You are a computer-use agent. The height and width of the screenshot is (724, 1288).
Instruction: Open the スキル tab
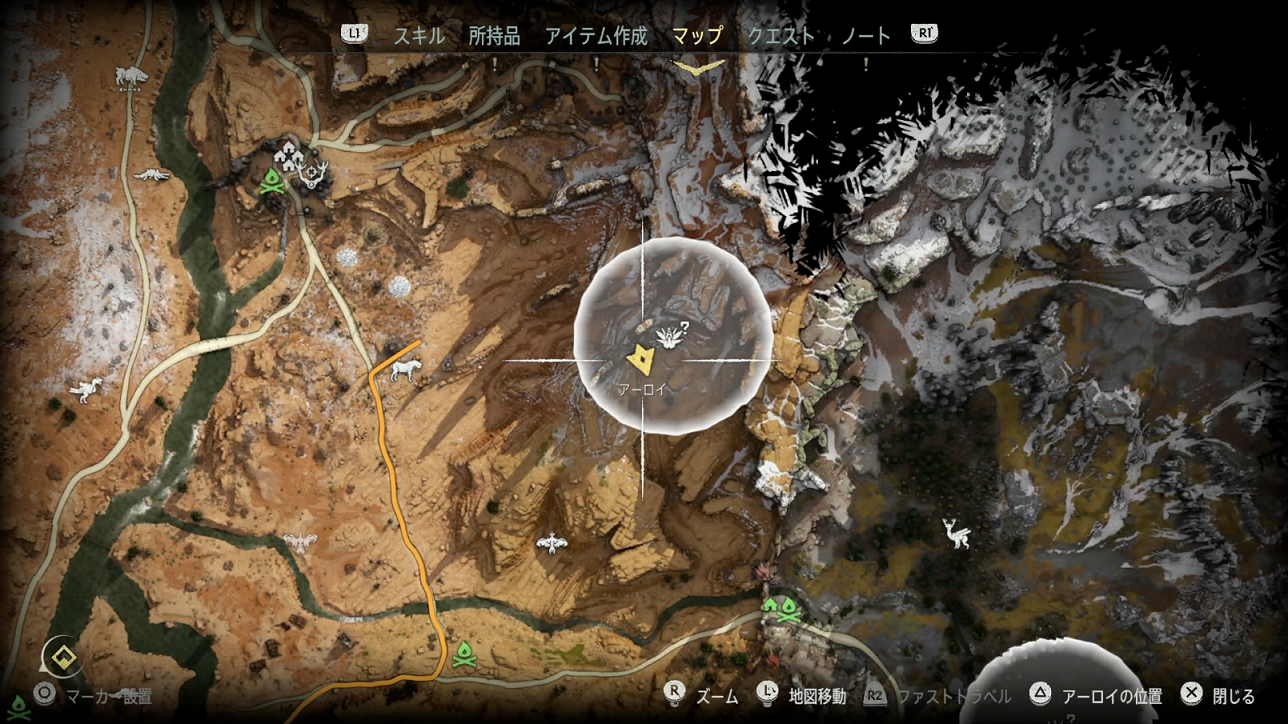pos(421,34)
